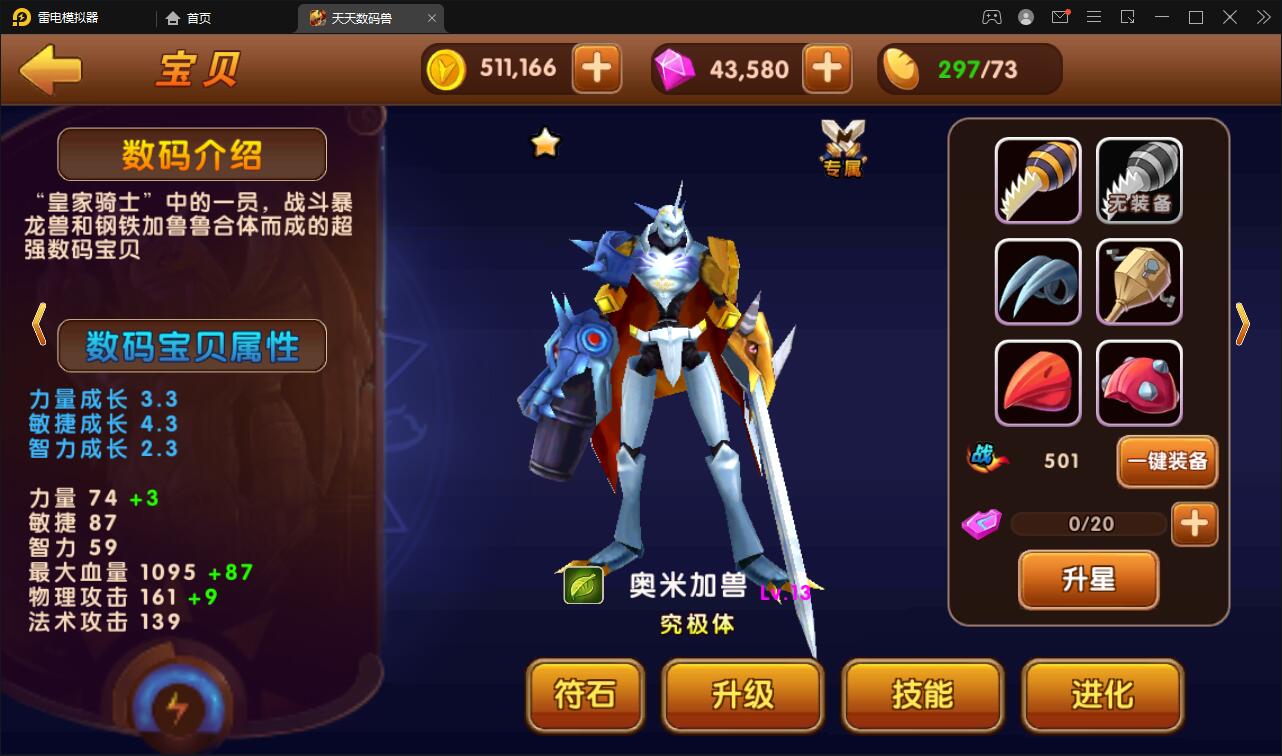This screenshot has width=1282, height=756.
Task: Click the pink gem icon beside the progress bar
Action: (x=980, y=523)
